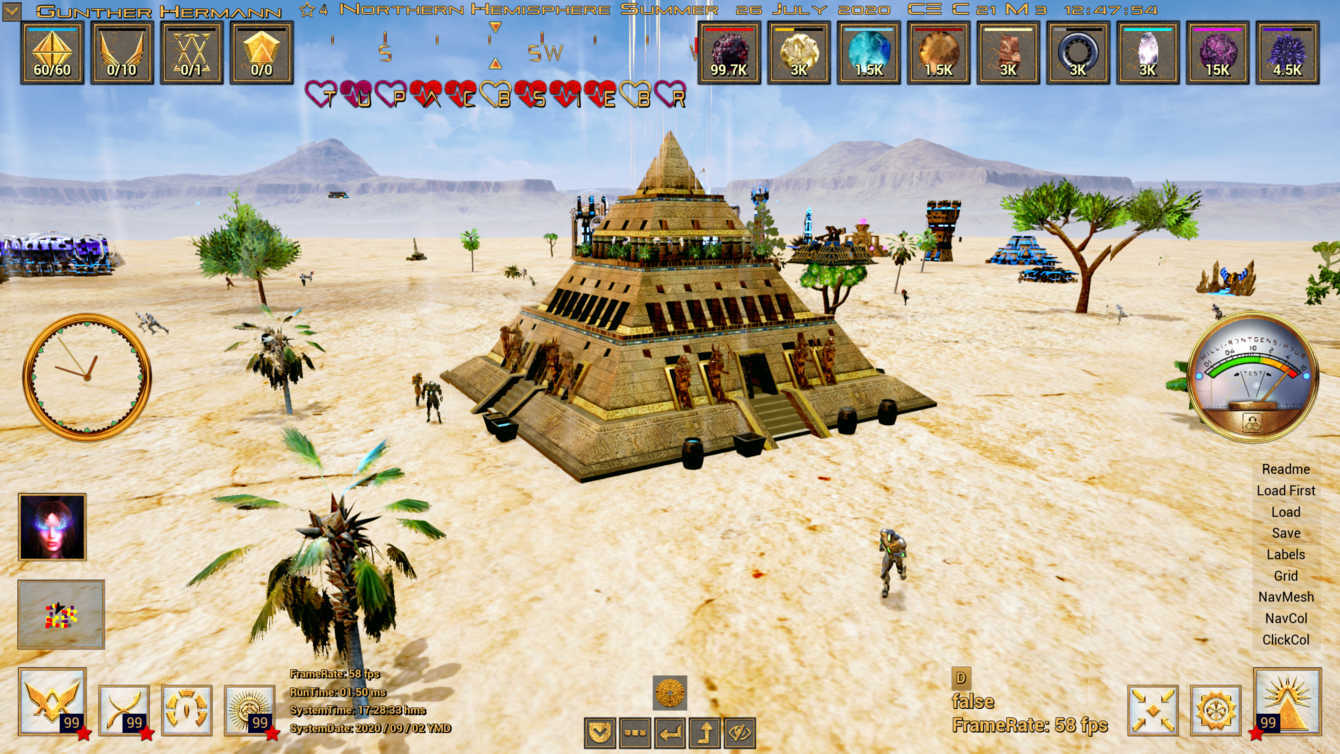Select the winged emblem icon with 99
The width and height of the screenshot is (1340, 754).
coord(52,702)
